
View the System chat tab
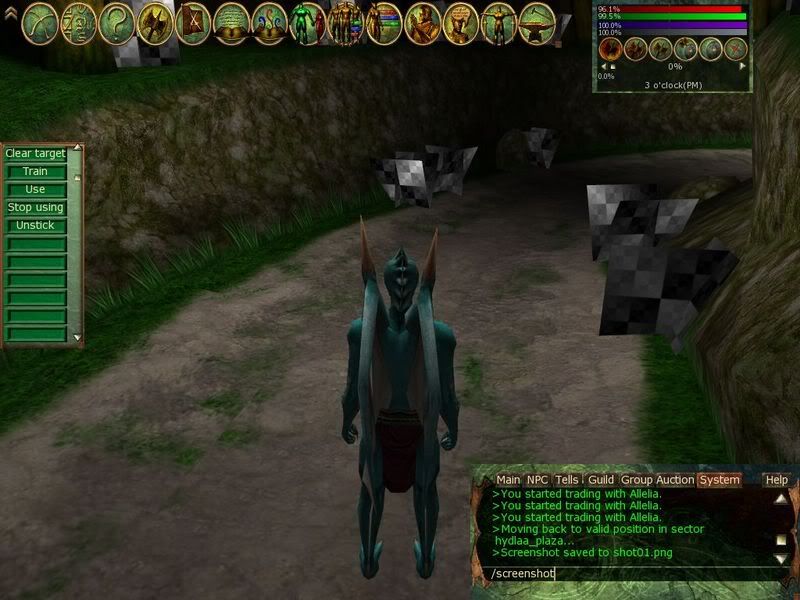719,480
